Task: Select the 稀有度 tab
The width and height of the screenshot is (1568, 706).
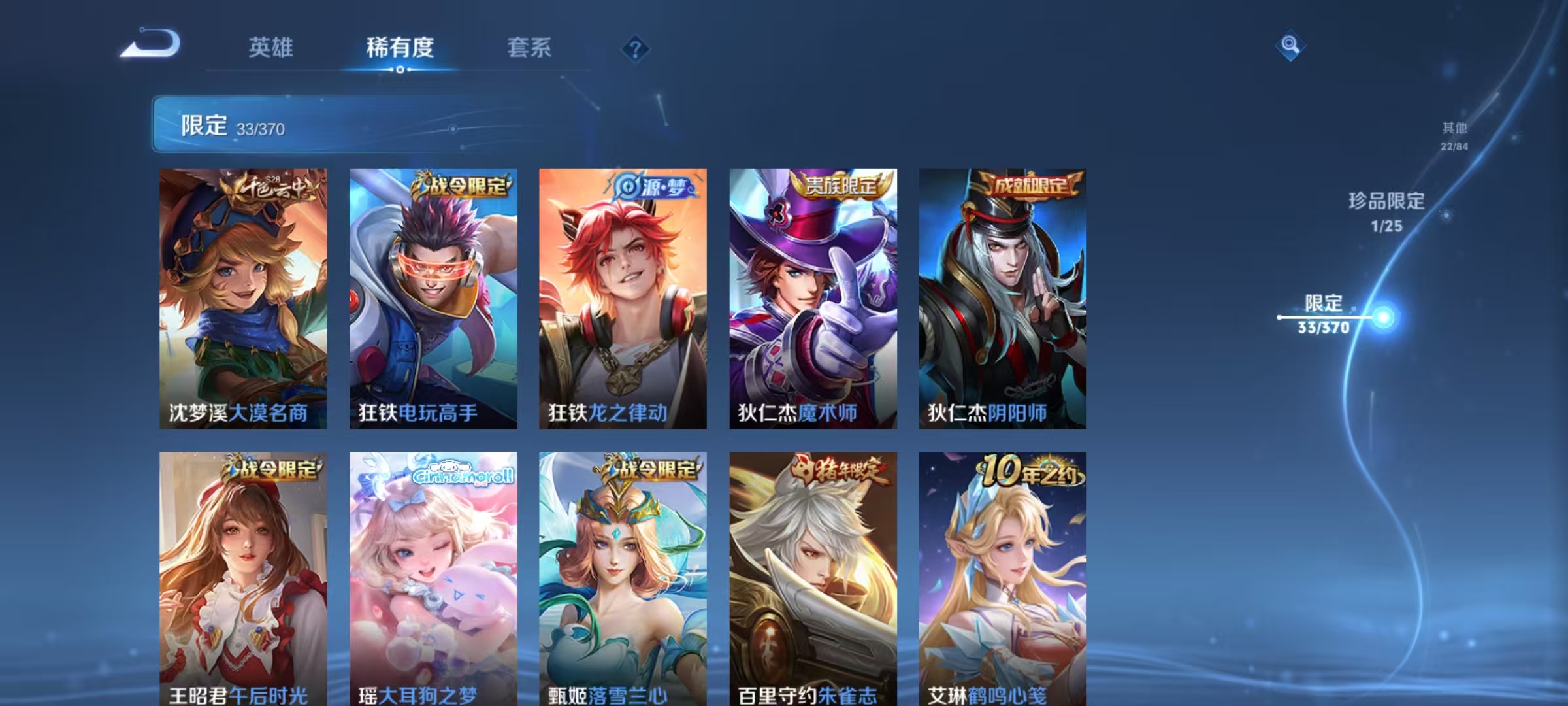Action: [400, 47]
